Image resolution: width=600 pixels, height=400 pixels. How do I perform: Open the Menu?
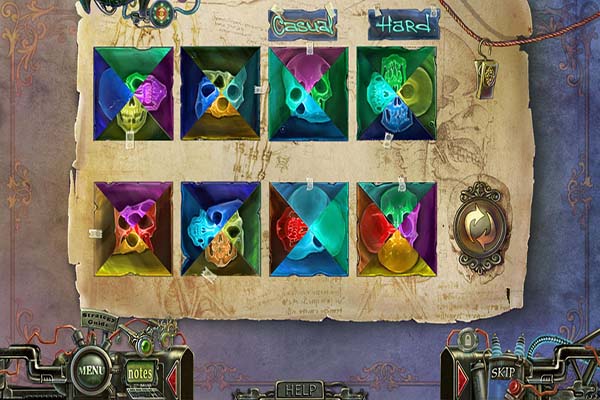pos(92,372)
